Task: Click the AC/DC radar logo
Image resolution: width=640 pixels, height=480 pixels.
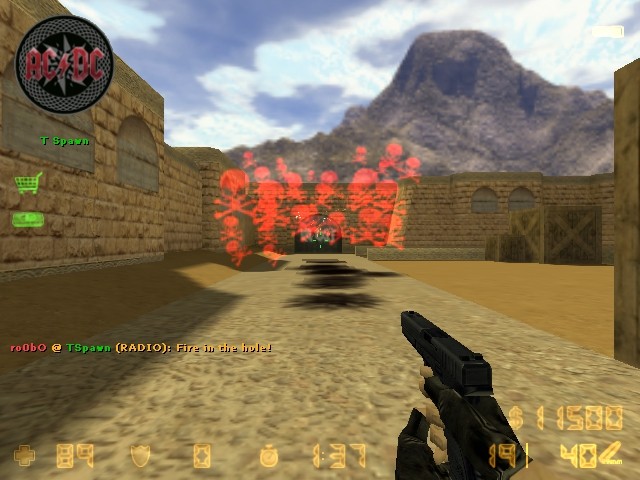Action: 64,65
